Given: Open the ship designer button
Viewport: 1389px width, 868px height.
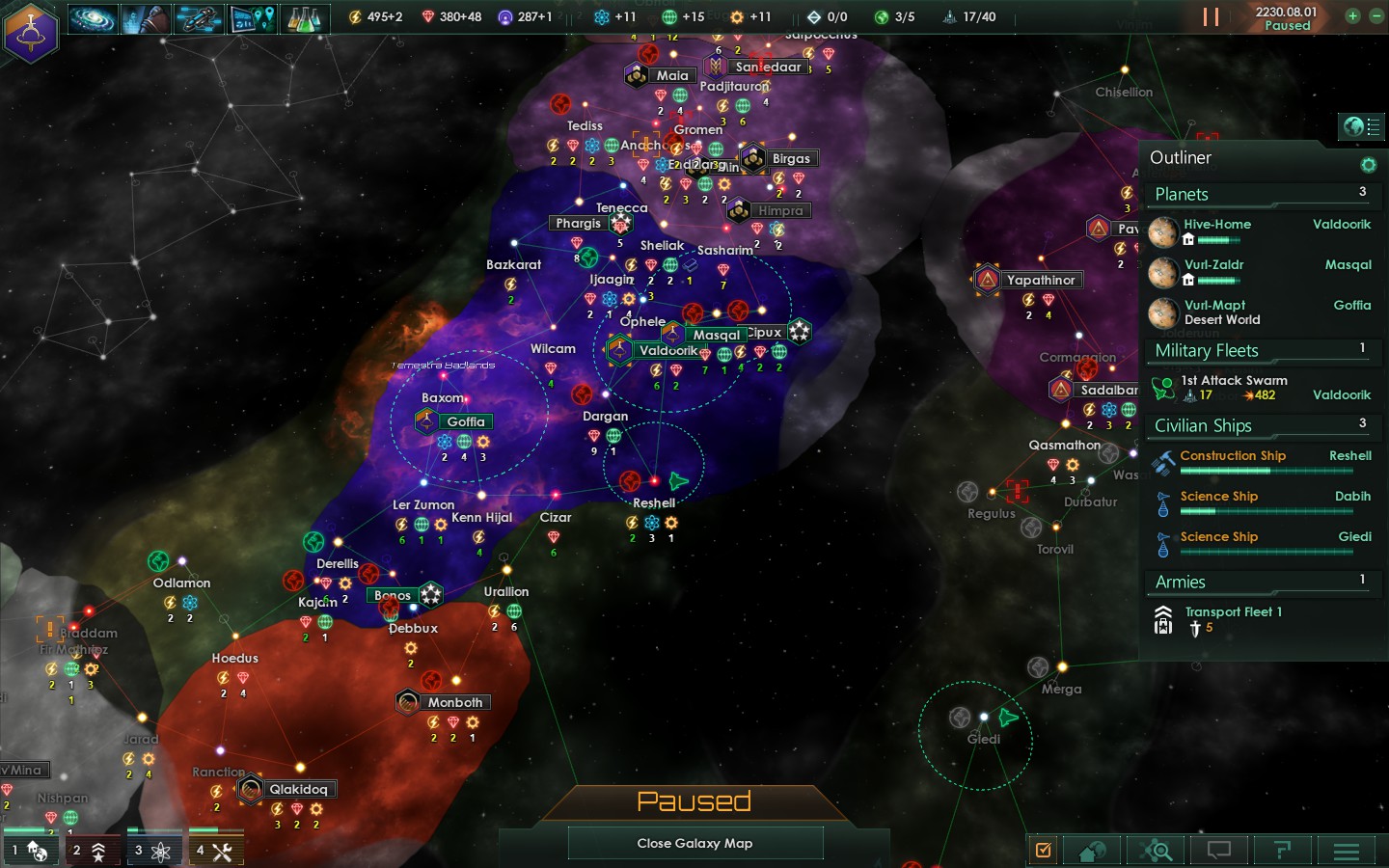Looking at the screenshot, I should (199, 18).
